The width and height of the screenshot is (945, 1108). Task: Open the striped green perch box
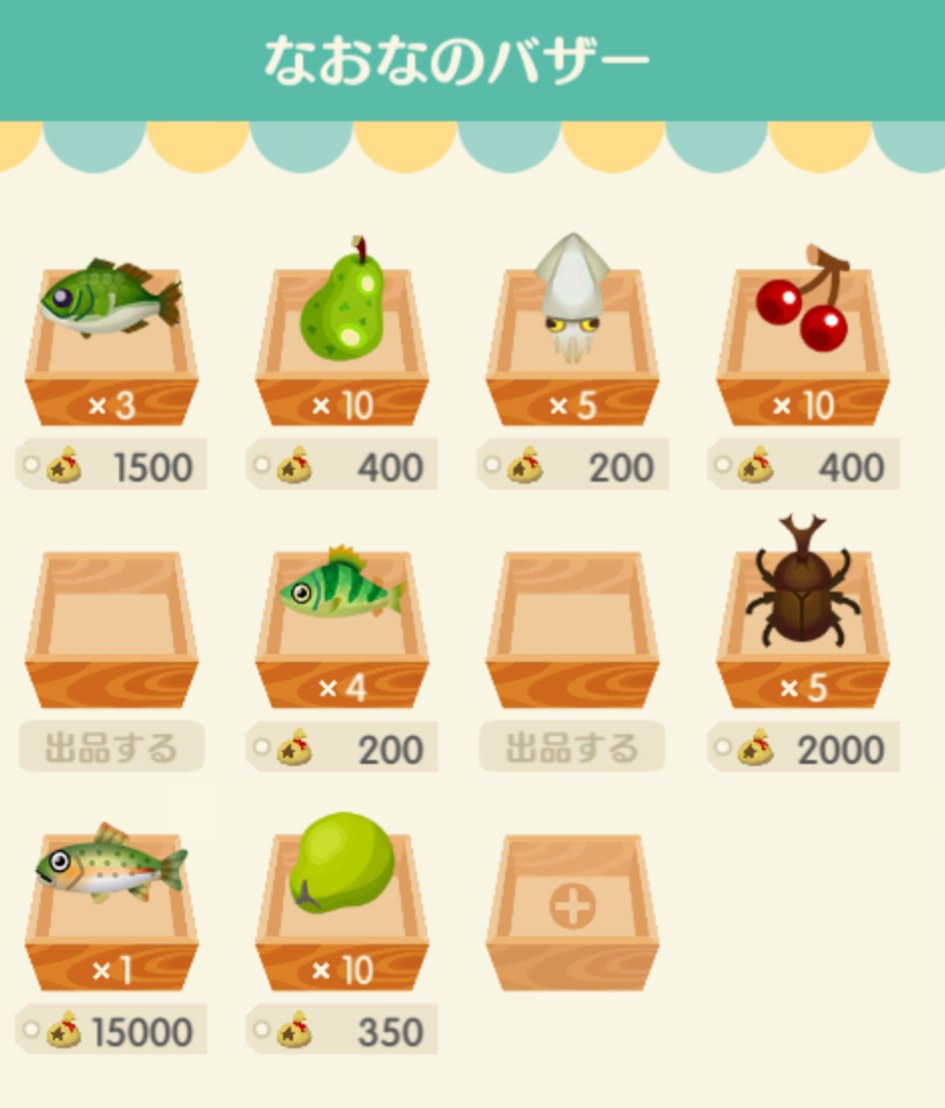[342, 623]
